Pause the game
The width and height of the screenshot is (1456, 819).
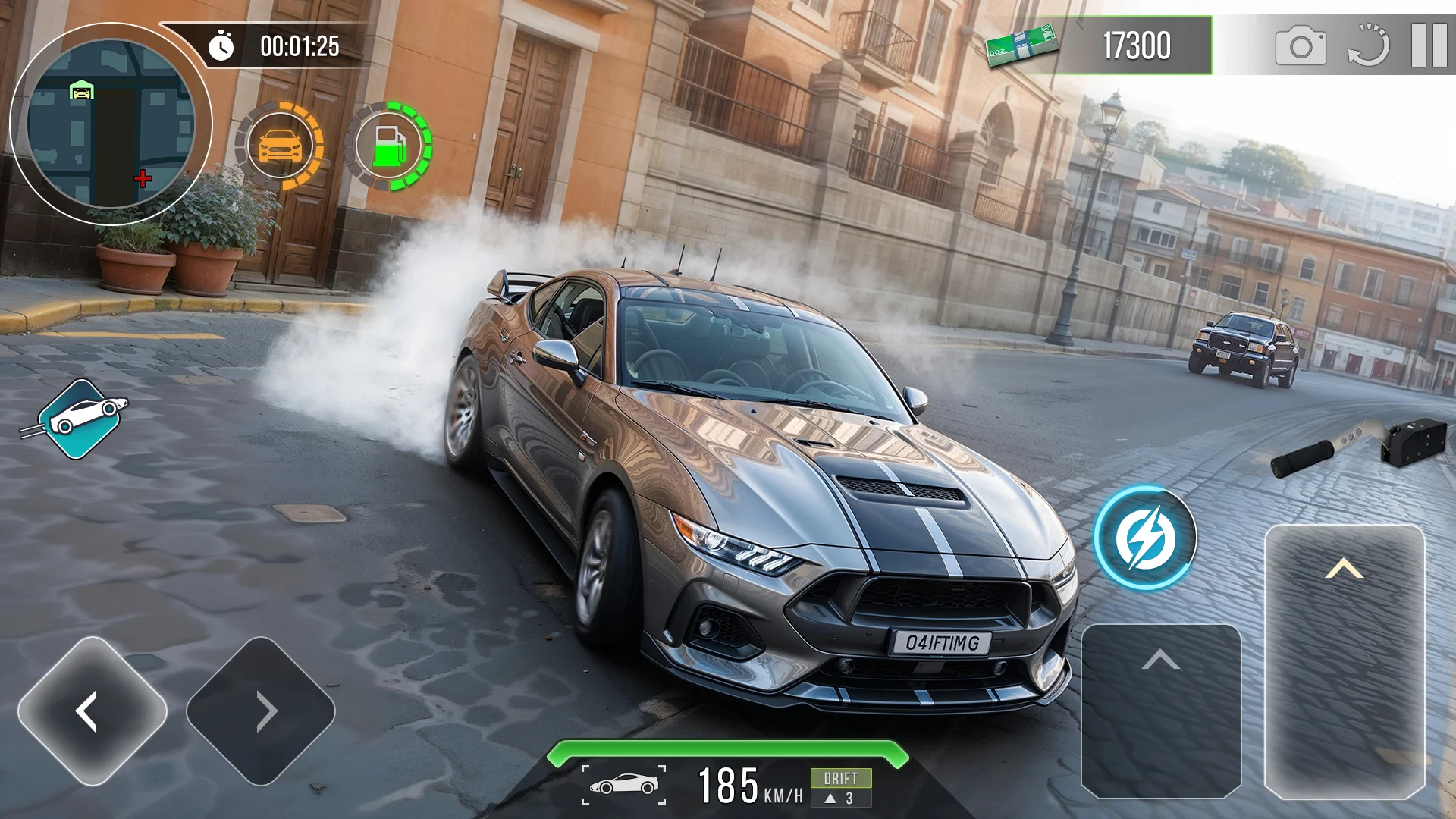tap(1429, 45)
